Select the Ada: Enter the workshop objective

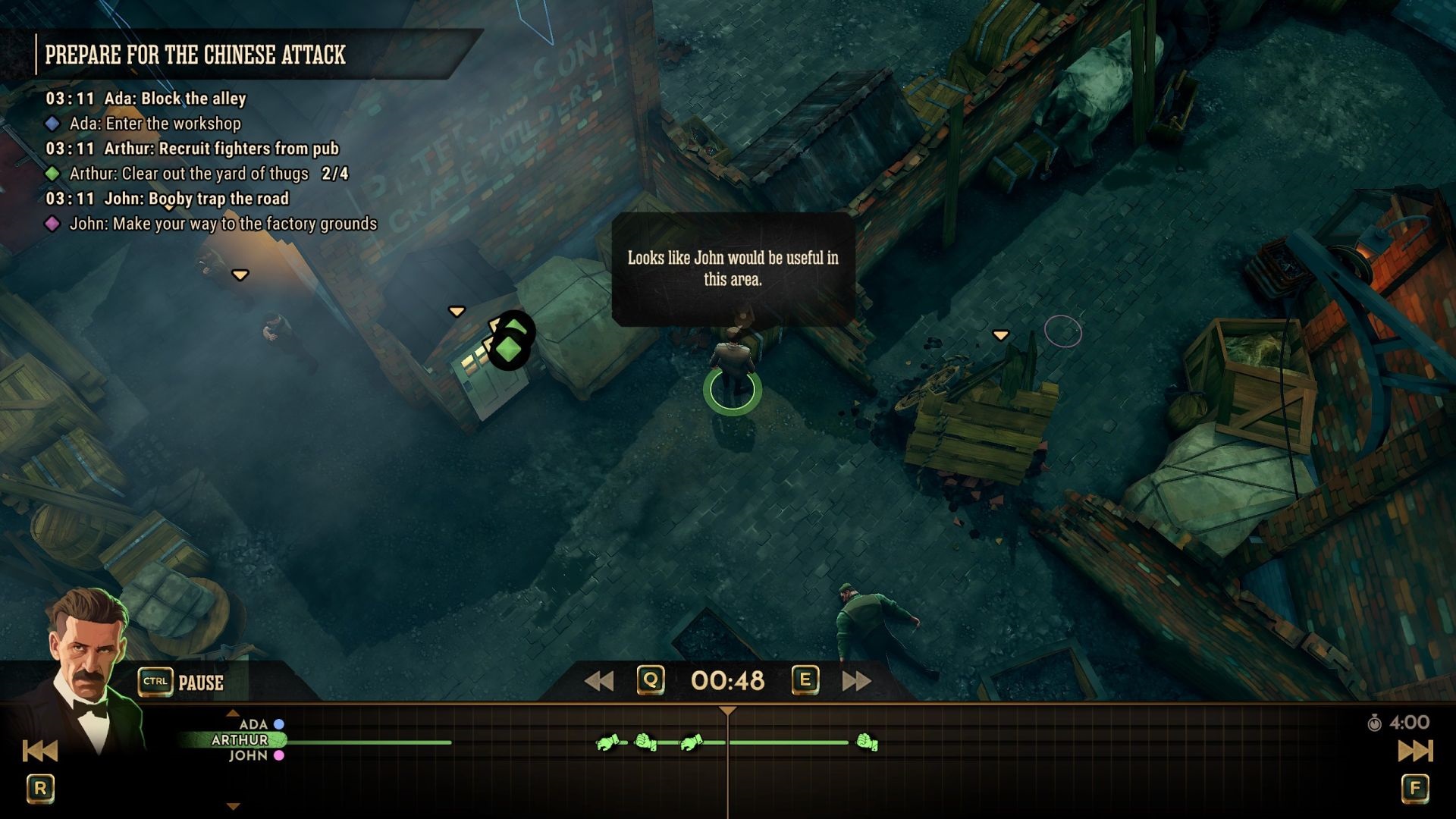(155, 124)
